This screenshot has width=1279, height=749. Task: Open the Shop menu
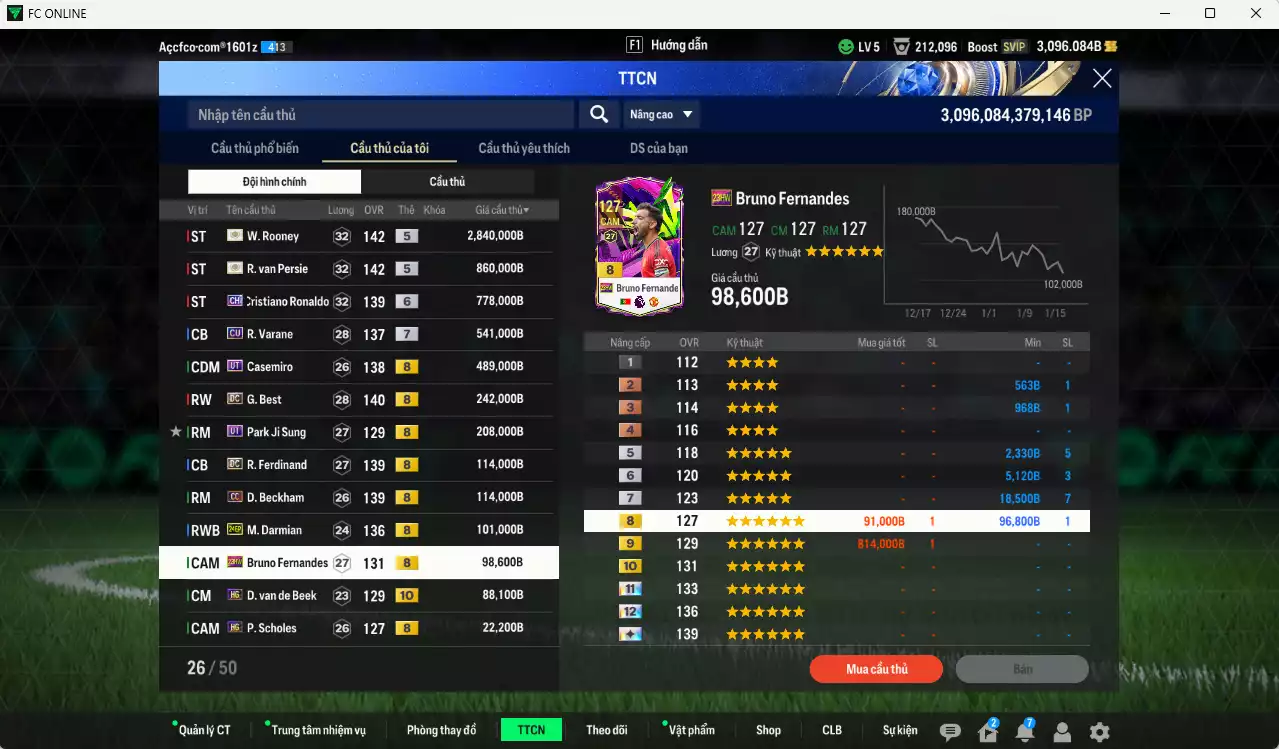768,730
